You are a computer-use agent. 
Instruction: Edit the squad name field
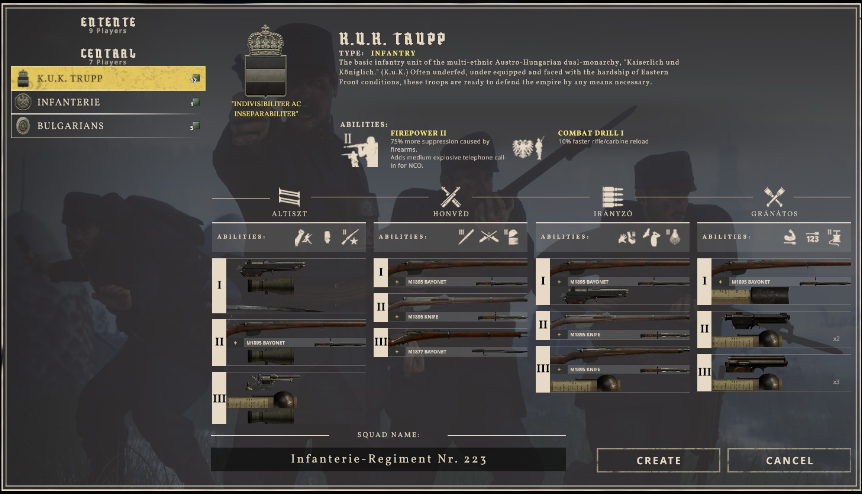[388, 459]
